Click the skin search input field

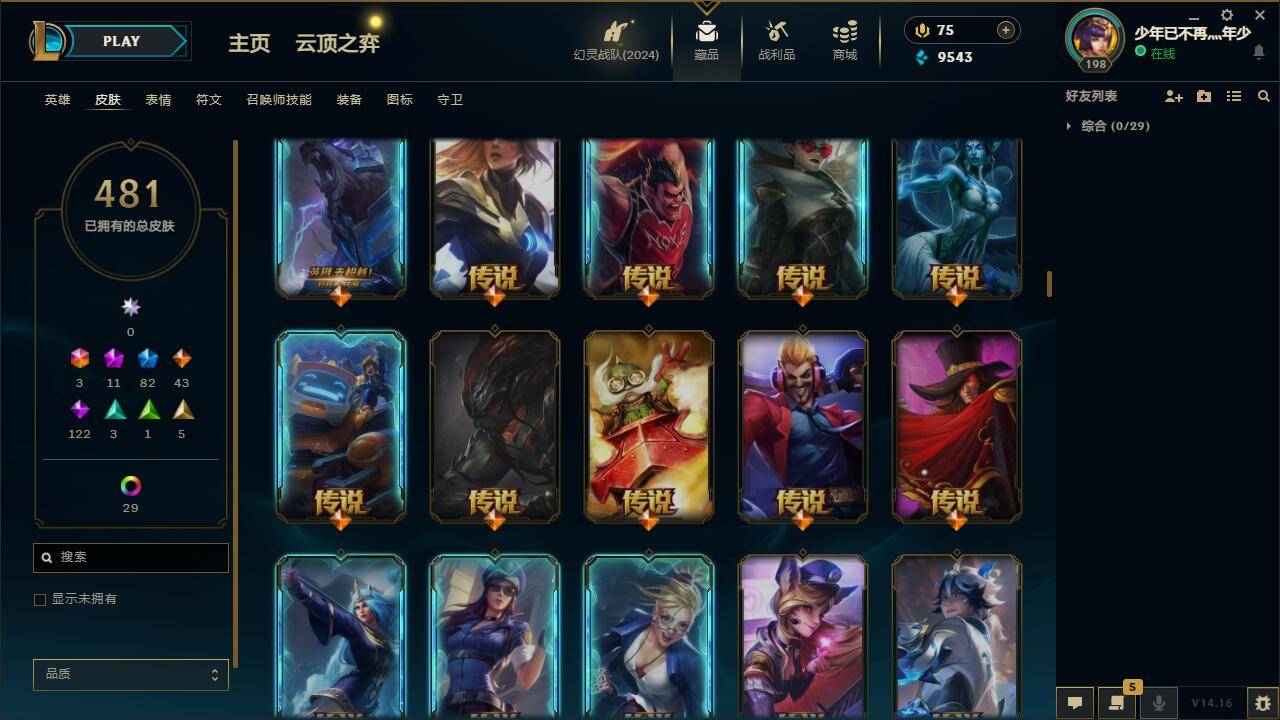(x=130, y=557)
